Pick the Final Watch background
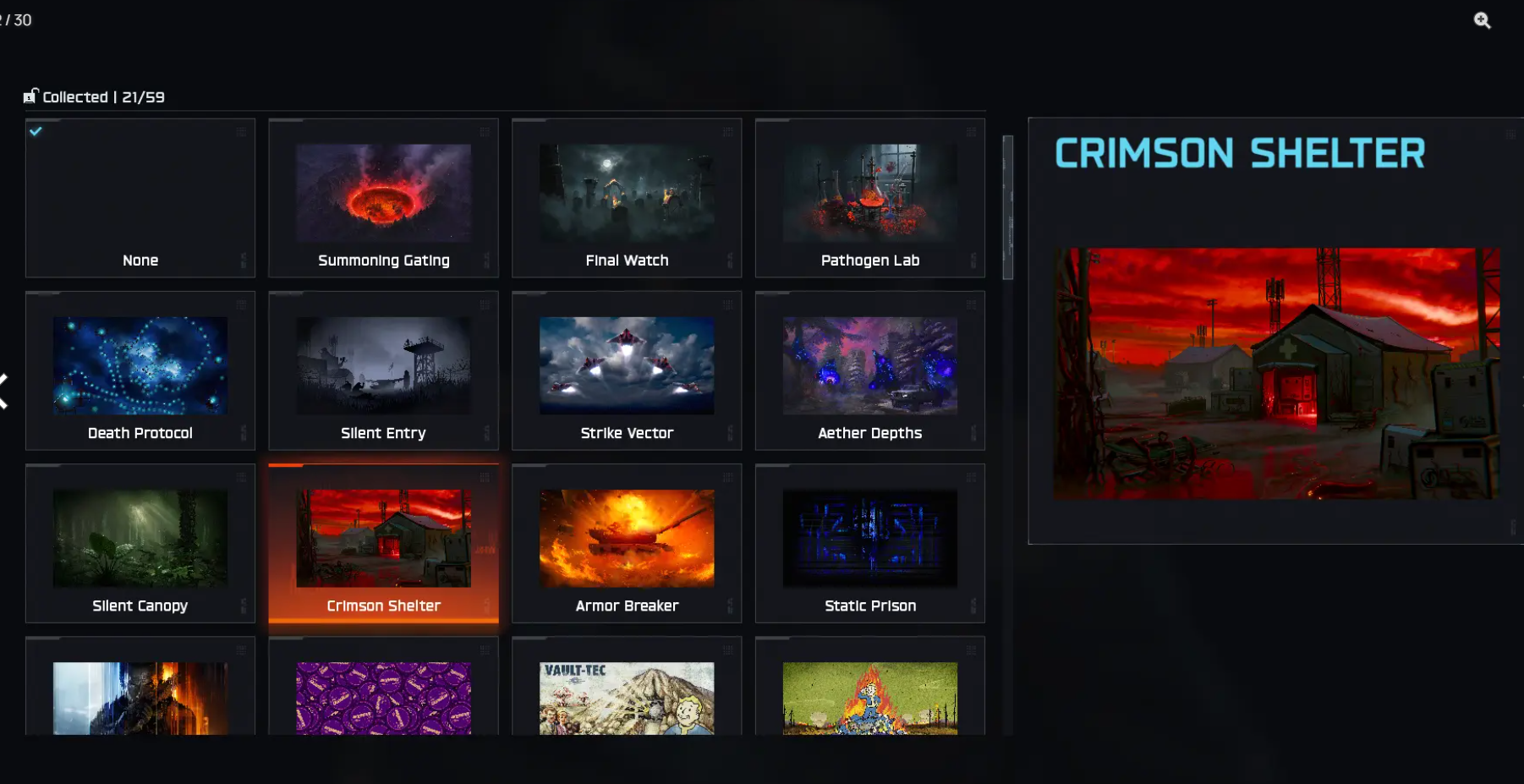 pyautogui.click(x=627, y=199)
